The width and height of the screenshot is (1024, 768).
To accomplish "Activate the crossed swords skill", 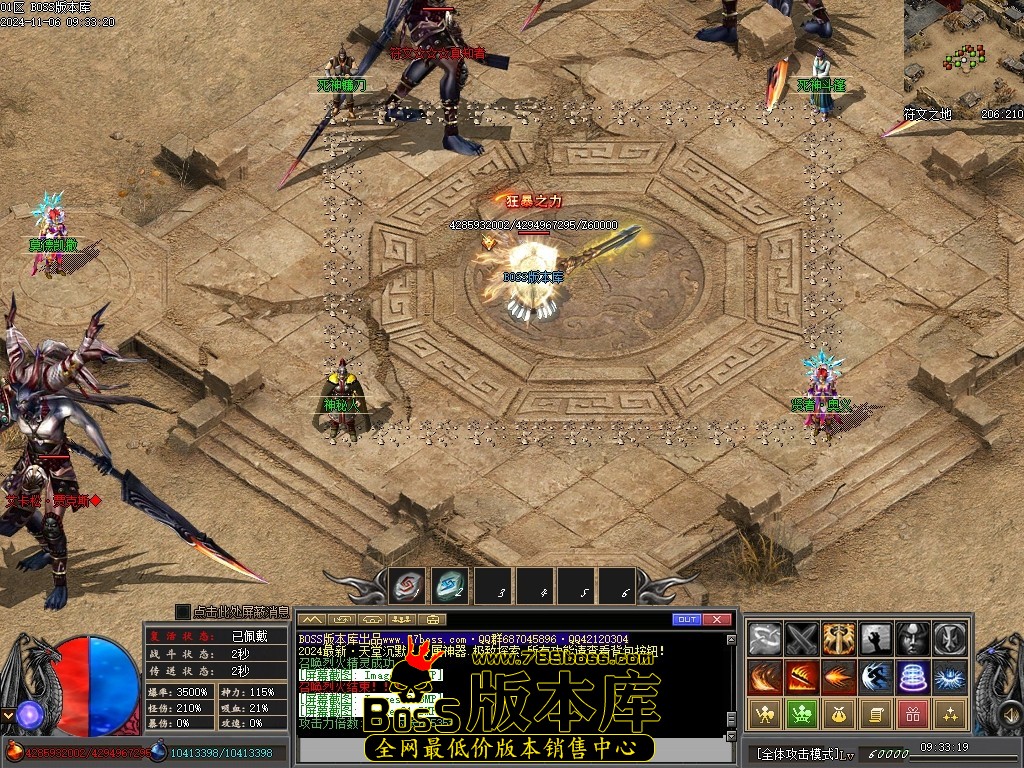I will pos(802,639).
